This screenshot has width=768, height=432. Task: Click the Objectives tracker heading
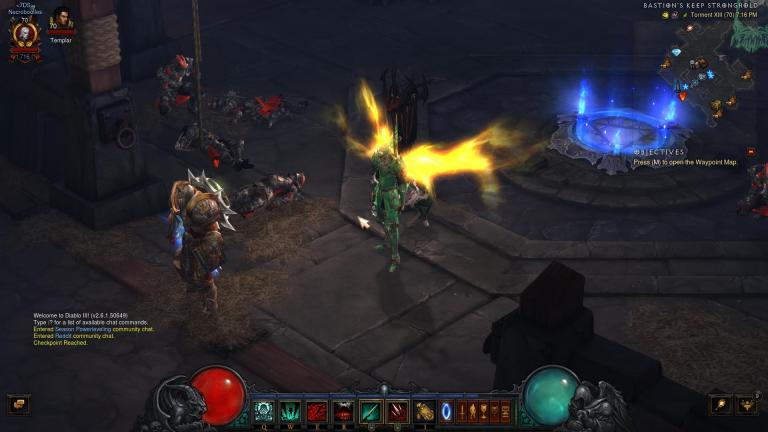658,152
